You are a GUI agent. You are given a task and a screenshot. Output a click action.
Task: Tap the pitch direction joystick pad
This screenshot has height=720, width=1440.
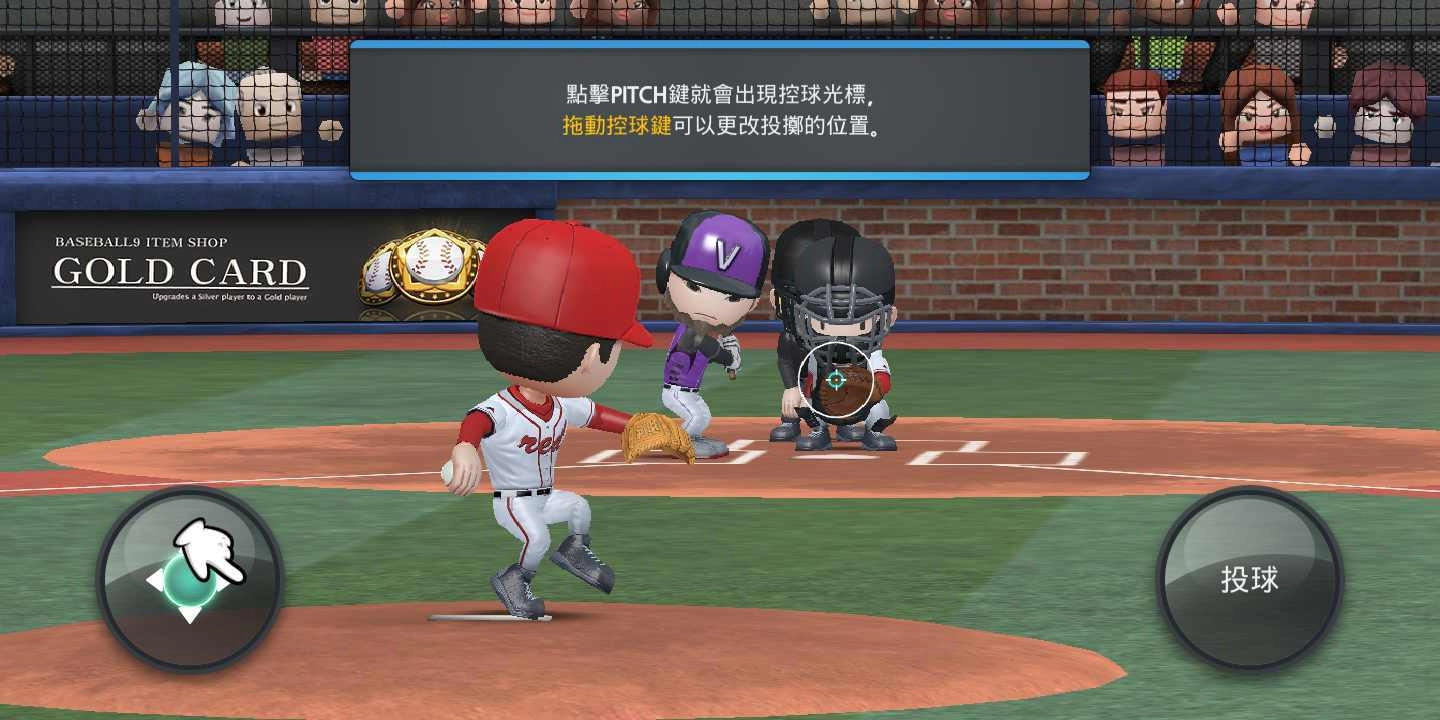(190, 580)
